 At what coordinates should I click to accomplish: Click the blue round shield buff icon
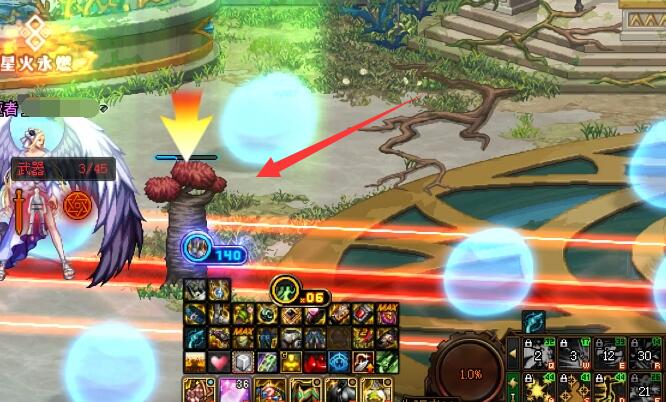click(339, 361)
